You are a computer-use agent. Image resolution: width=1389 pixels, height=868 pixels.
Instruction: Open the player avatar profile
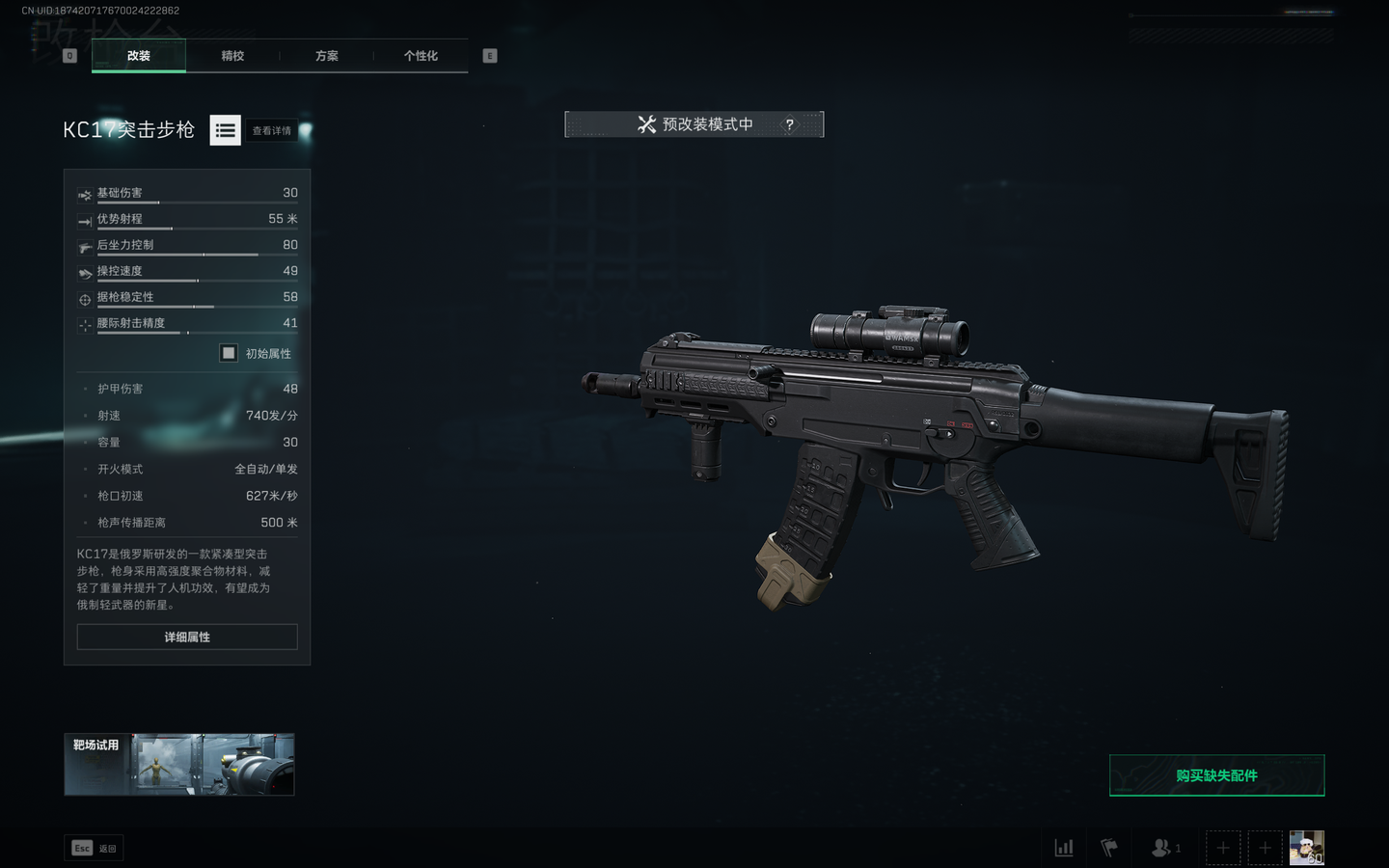1306,848
